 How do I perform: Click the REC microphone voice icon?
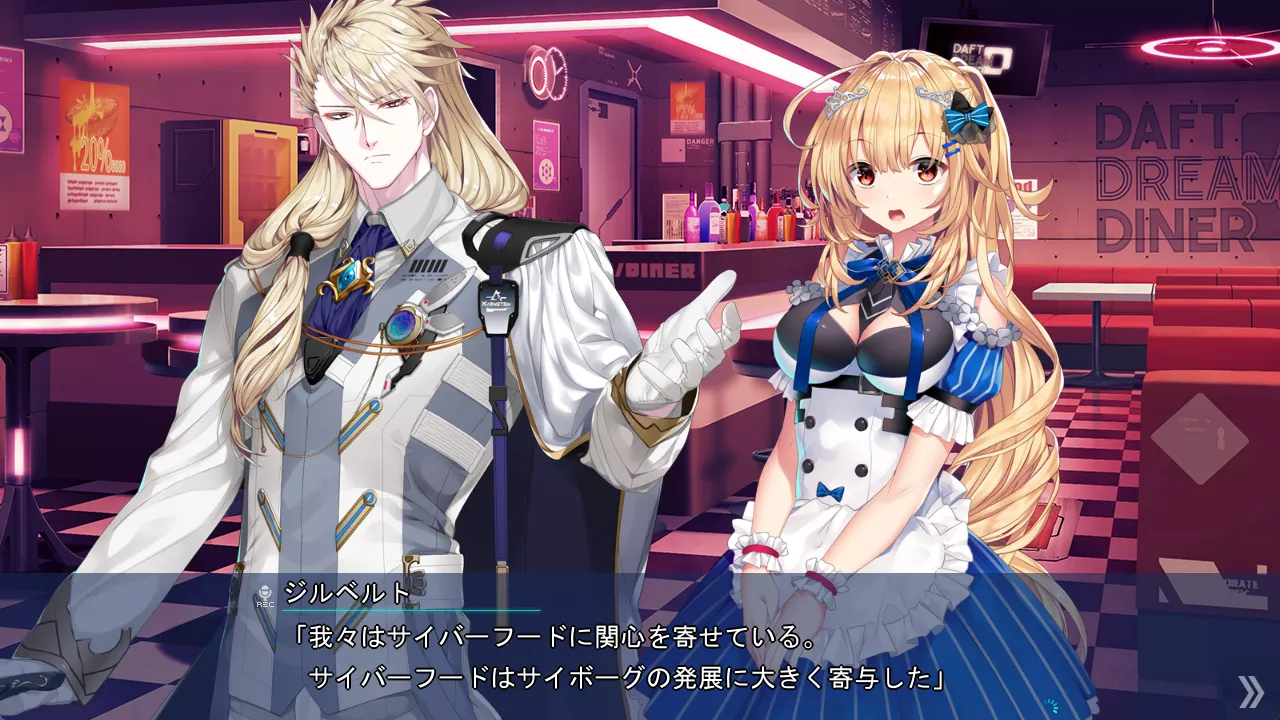tap(265, 596)
